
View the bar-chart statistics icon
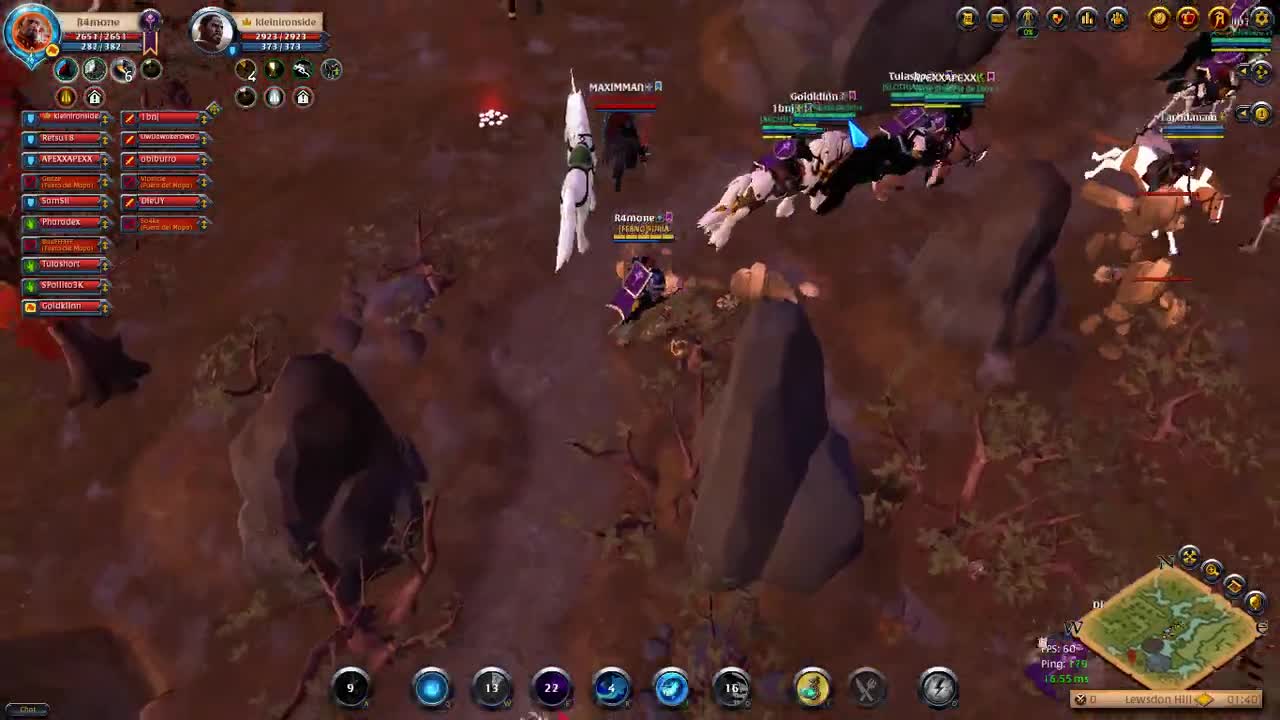[x=1087, y=16]
